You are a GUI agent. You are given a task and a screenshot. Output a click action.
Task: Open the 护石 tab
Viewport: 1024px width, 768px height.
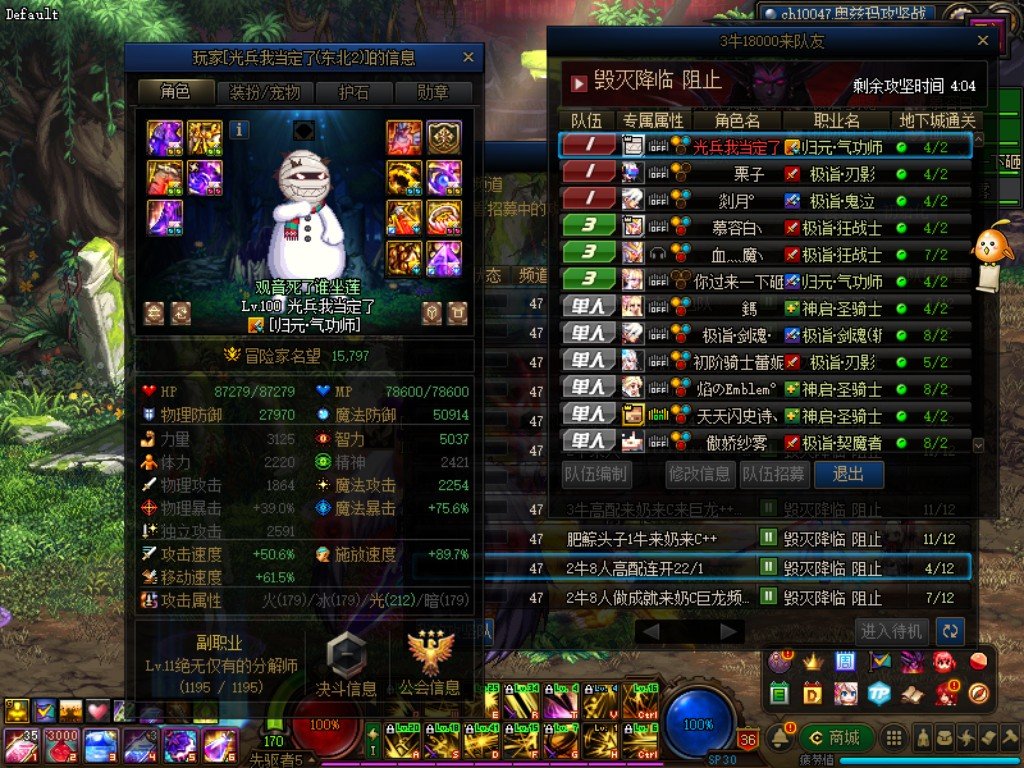[353, 92]
